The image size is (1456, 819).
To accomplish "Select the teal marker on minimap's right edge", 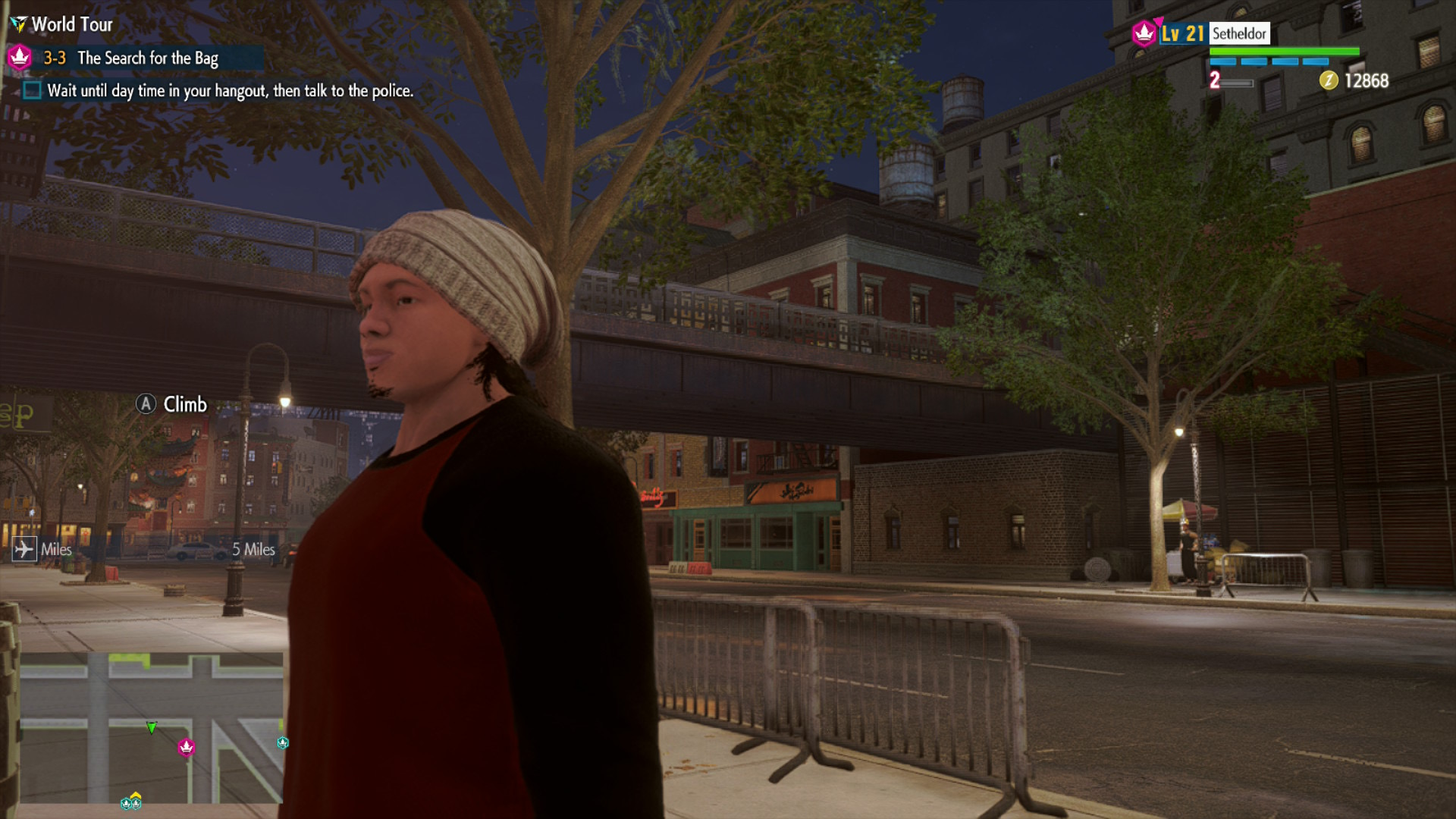I will (283, 742).
